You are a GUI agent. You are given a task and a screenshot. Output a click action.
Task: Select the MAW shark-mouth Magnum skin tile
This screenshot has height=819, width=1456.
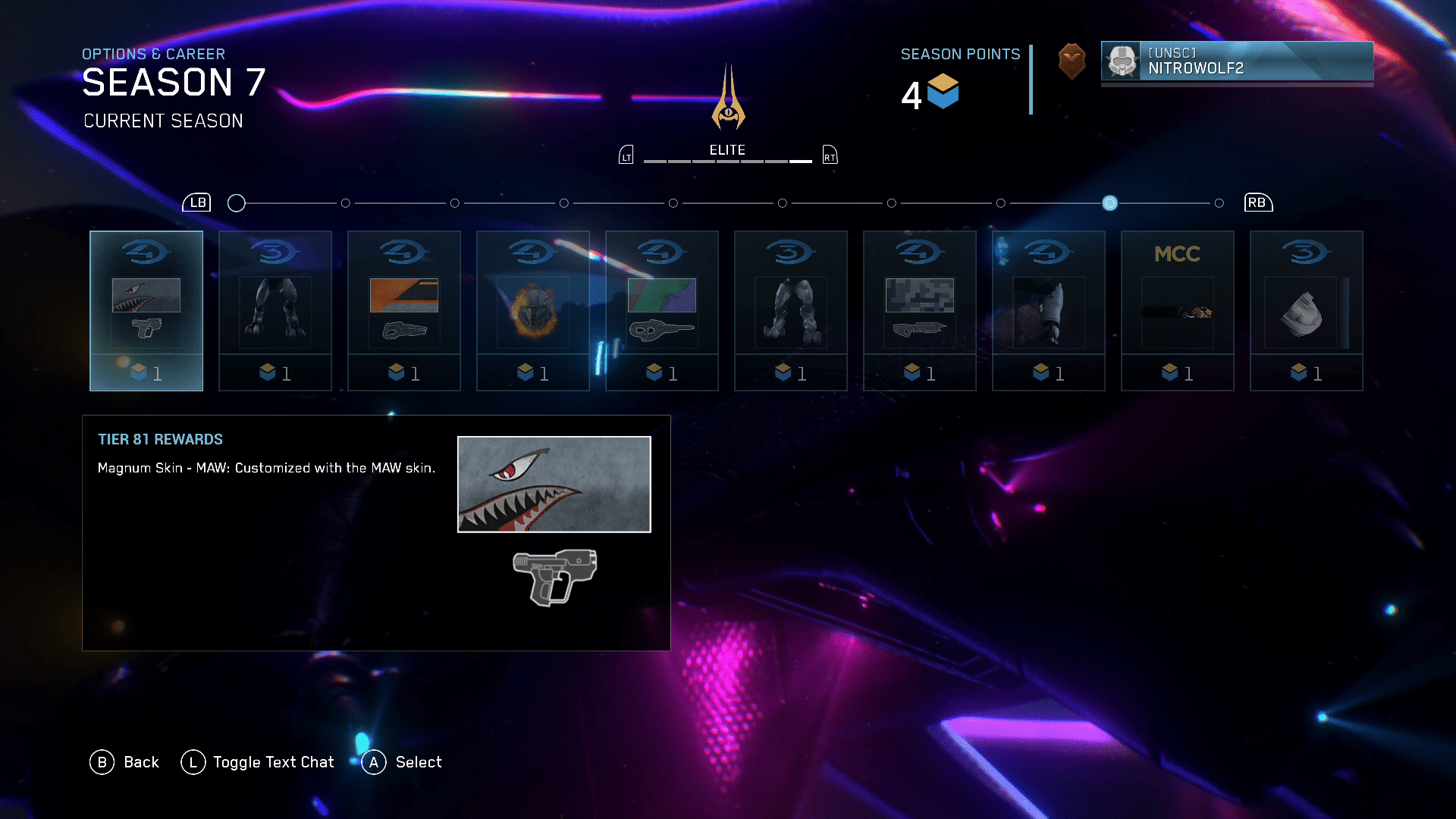pyautogui.click(x=146, y=311)
